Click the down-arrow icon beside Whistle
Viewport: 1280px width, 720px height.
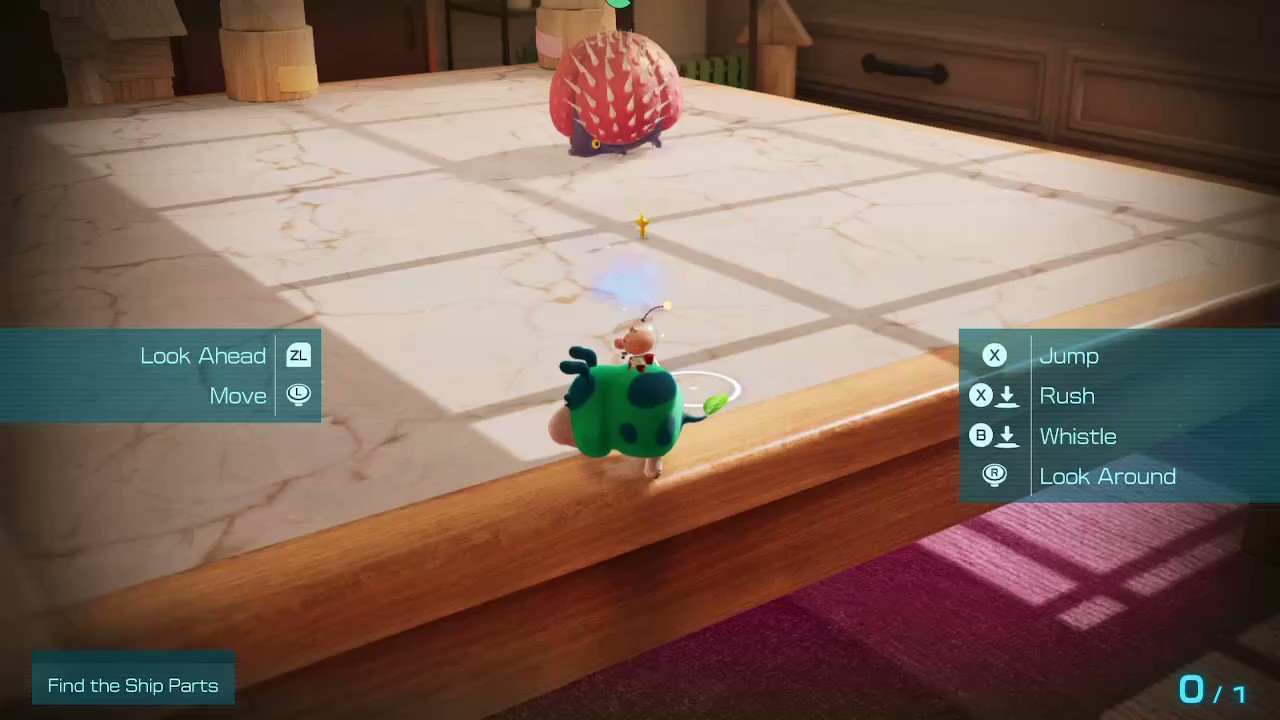1008,436
